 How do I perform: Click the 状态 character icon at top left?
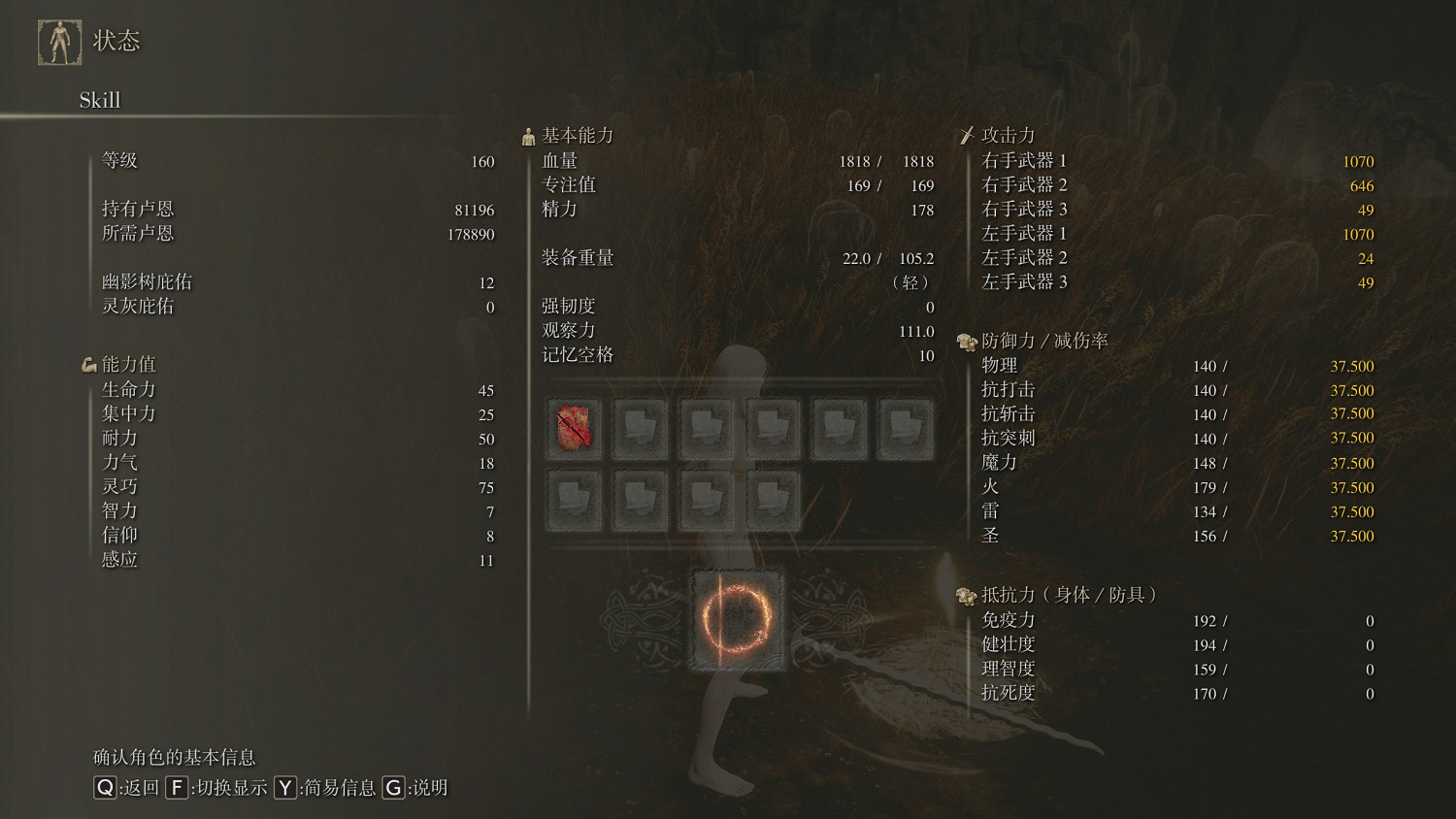[60, 42]
